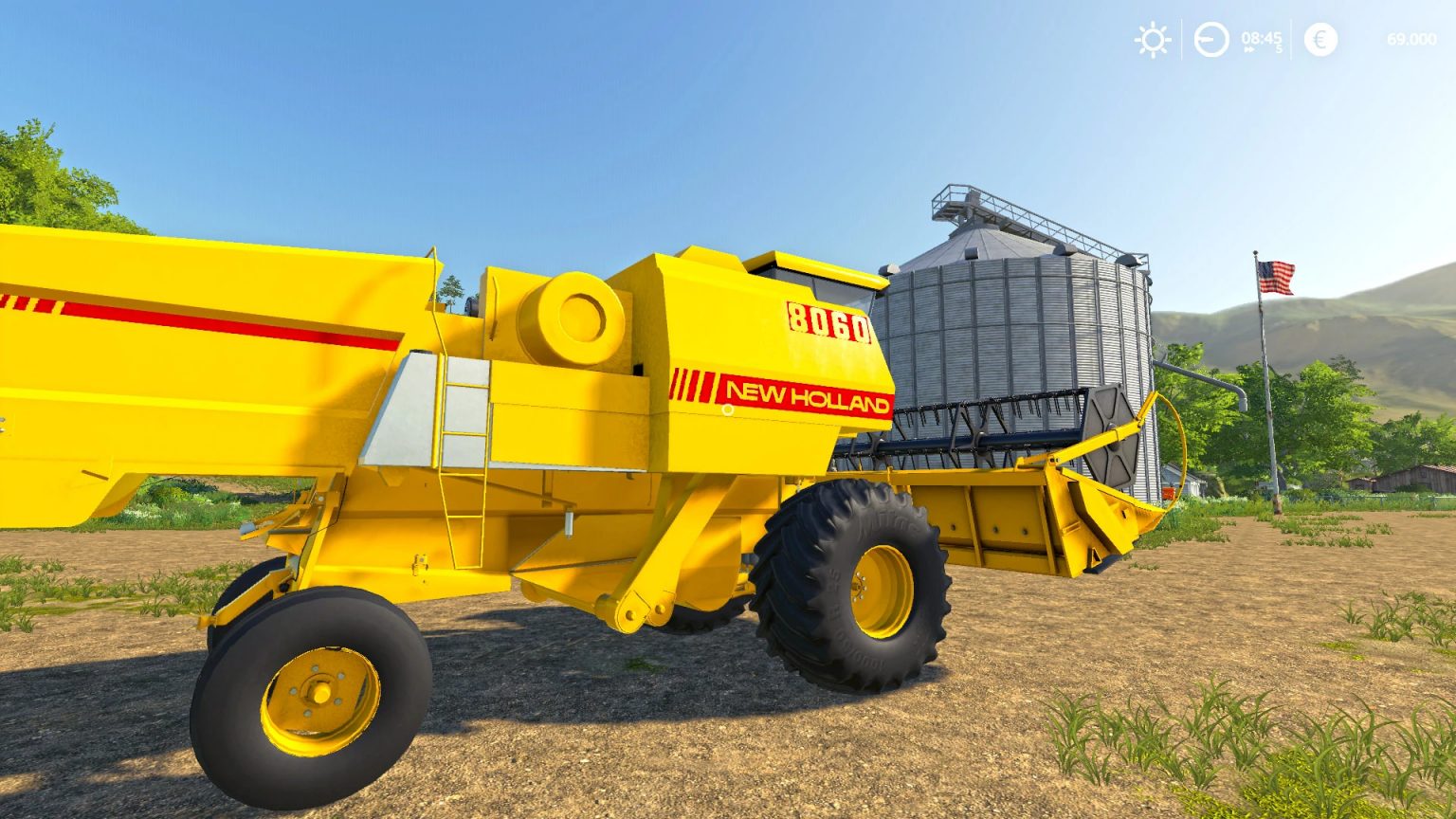Click the weather sun icon

(x=1151, y=41)
